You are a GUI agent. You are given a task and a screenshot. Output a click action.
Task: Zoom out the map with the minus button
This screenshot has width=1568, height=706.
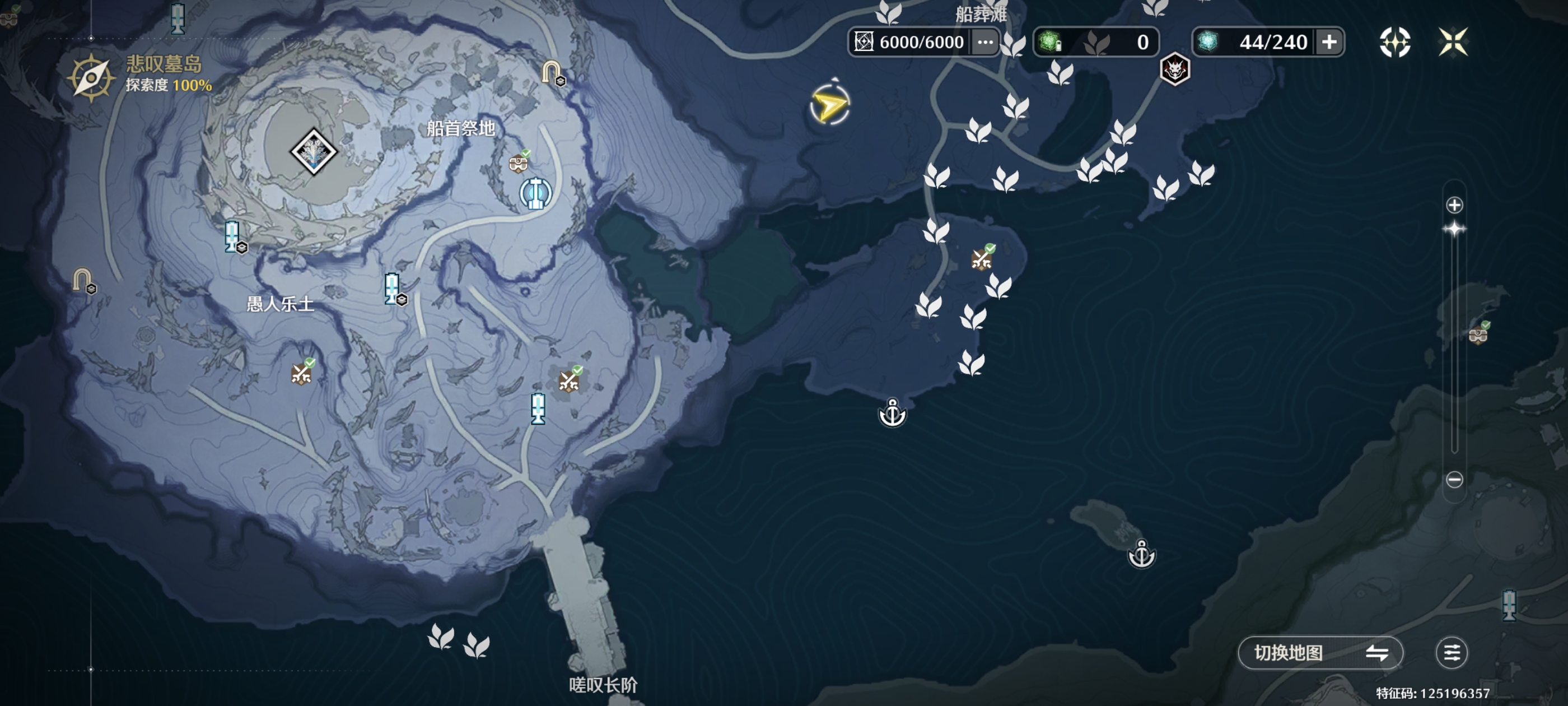pyautogui.click(x=1454, y=480)
